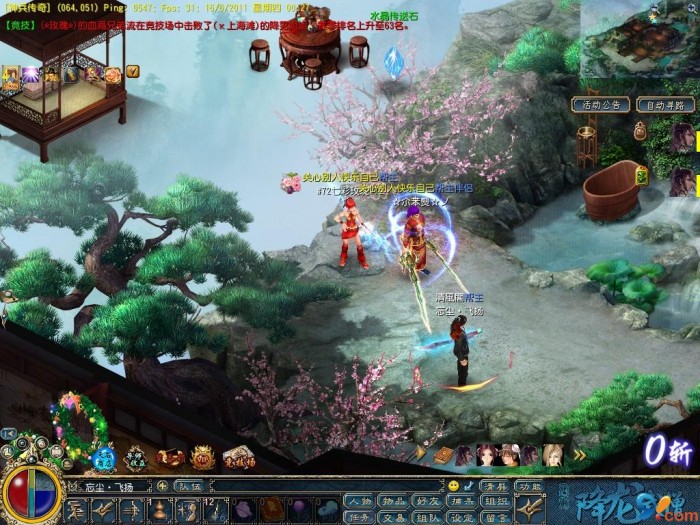Open the 队伍 team tab
The width and height of the screenshot is (700, 525).
(190, 486)
